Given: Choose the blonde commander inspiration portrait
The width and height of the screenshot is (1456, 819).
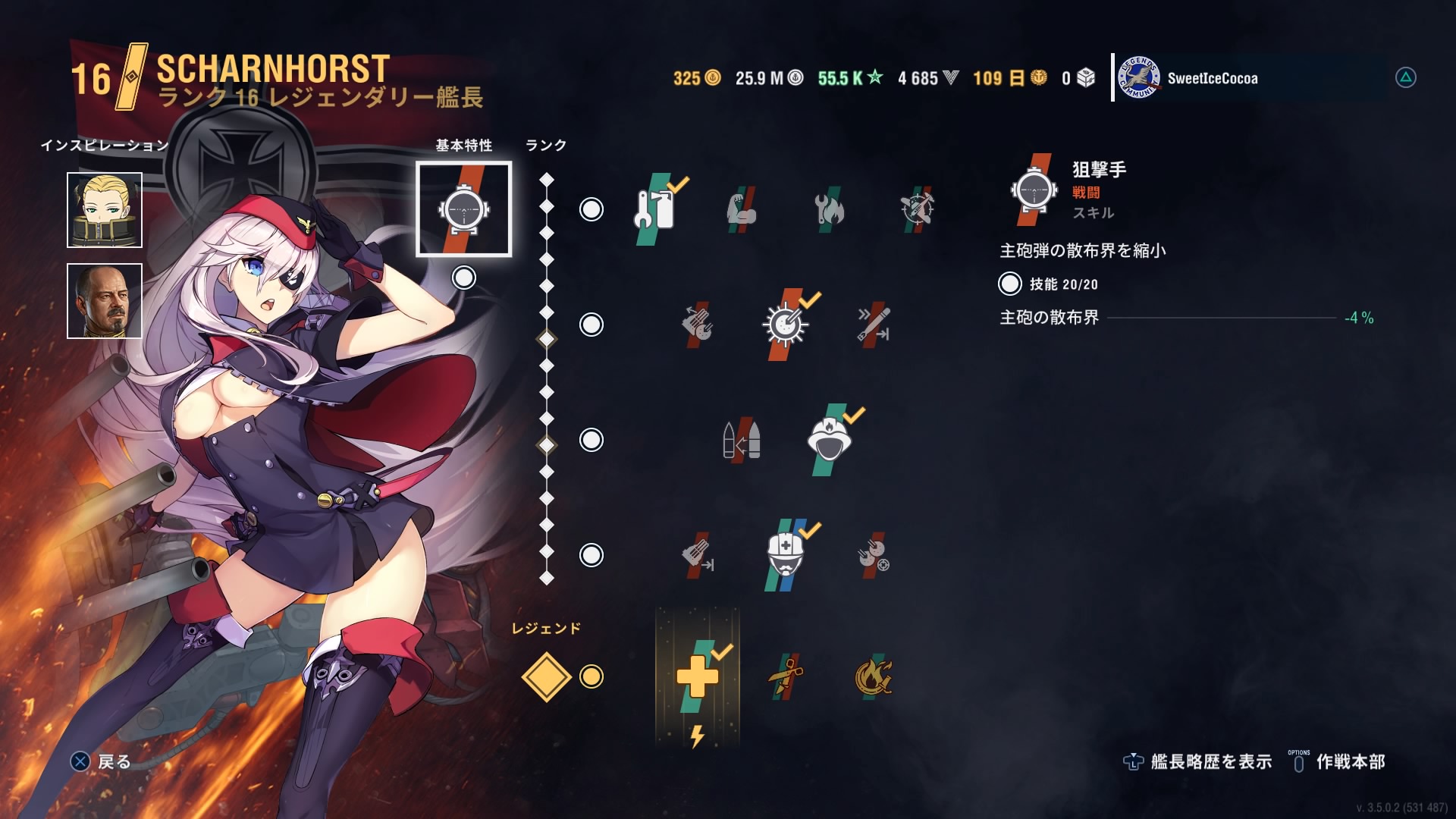Looking at the screenshot, I should coord(105,210).
